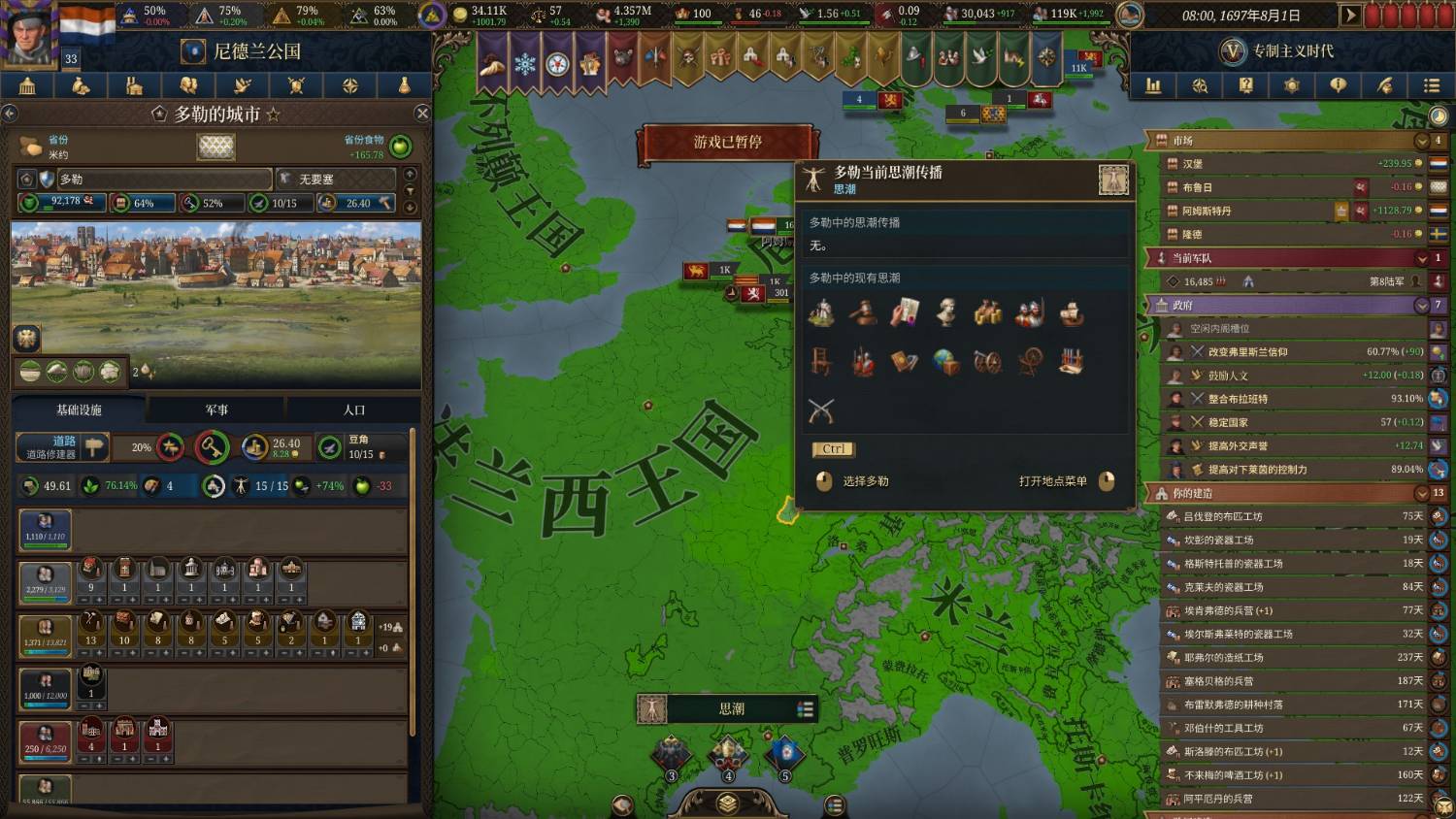This screenshot has height=819, width=1456.
Task: Open the 基础设施 tab
Action: pos(79,410)
